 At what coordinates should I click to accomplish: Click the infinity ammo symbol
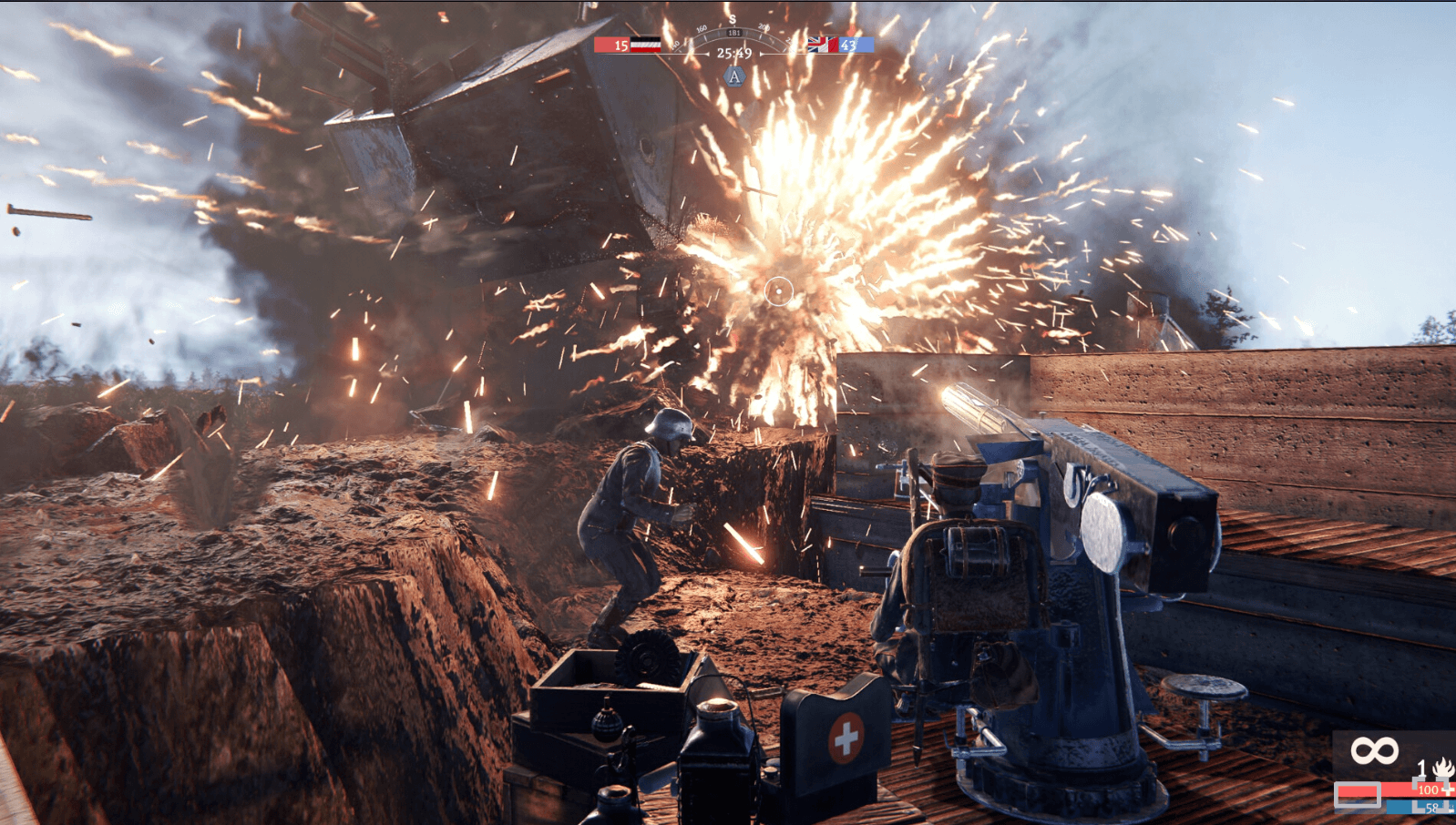pos(1374,749)
